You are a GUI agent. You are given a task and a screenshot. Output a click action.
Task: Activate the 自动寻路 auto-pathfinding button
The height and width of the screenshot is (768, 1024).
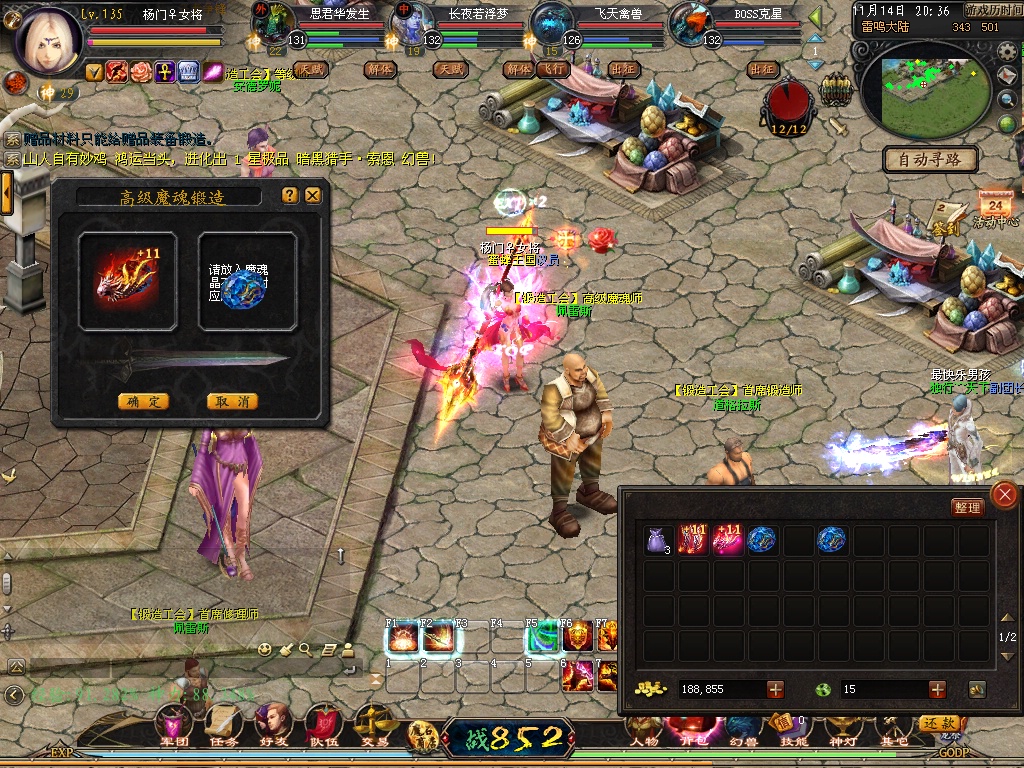point(930,159)
